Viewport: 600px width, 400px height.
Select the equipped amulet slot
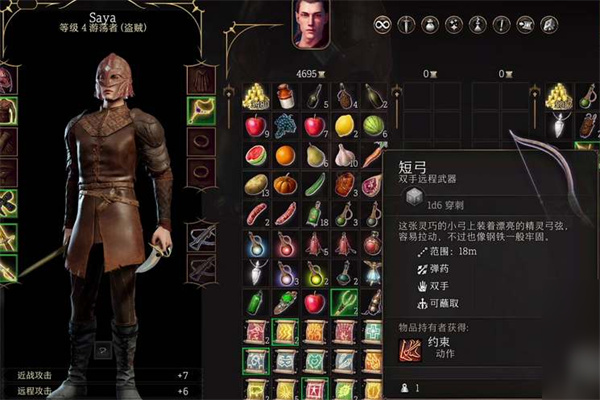pyautogui.click(x=204, y=108)
